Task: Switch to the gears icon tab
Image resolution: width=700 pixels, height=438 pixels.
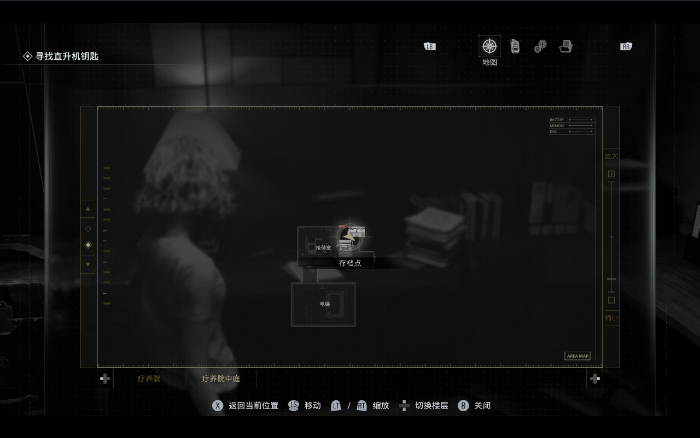Action: [x=540, y=46]
